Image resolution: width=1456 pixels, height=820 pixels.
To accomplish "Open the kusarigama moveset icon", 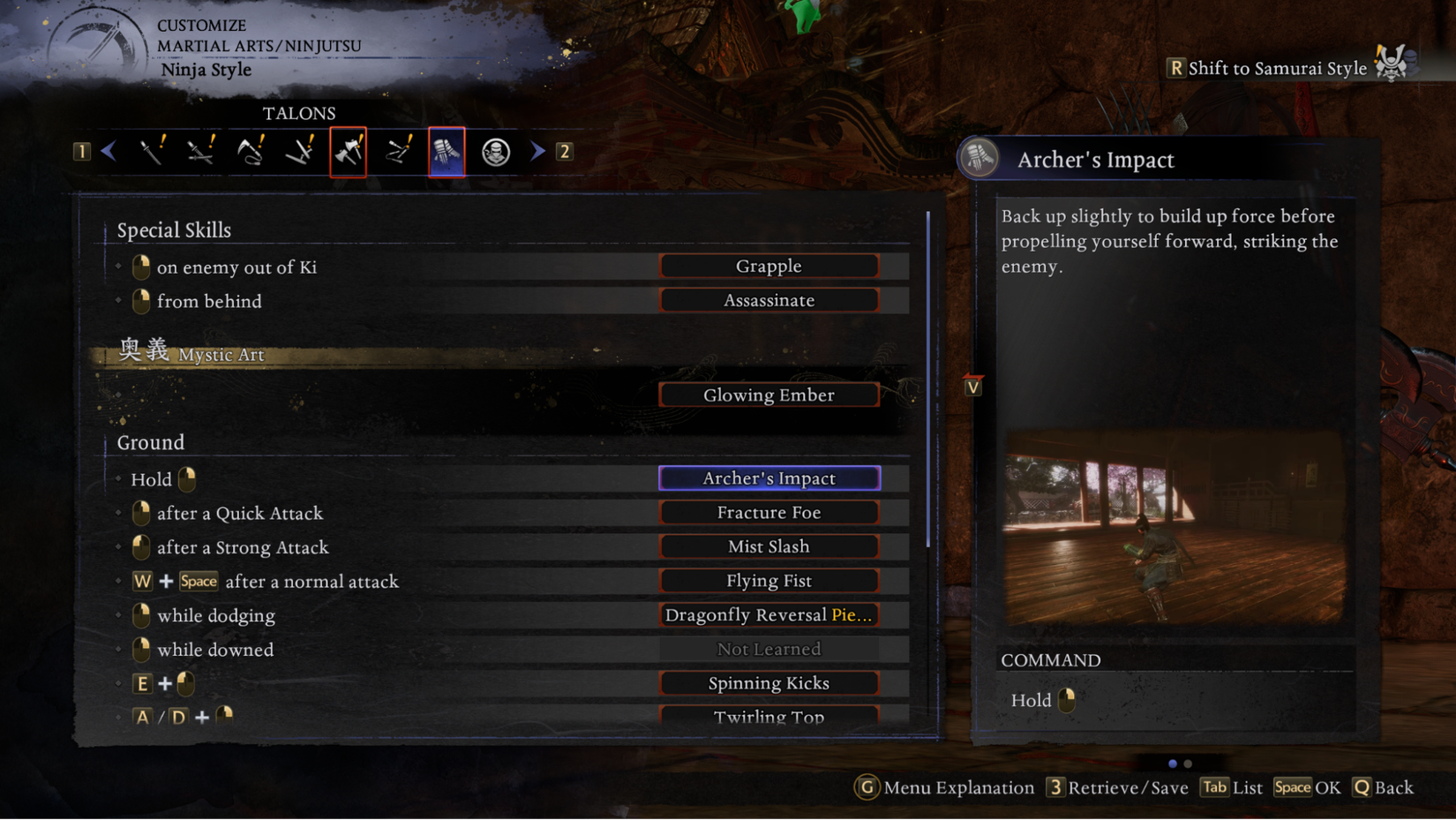I will (x=251, y=150).
